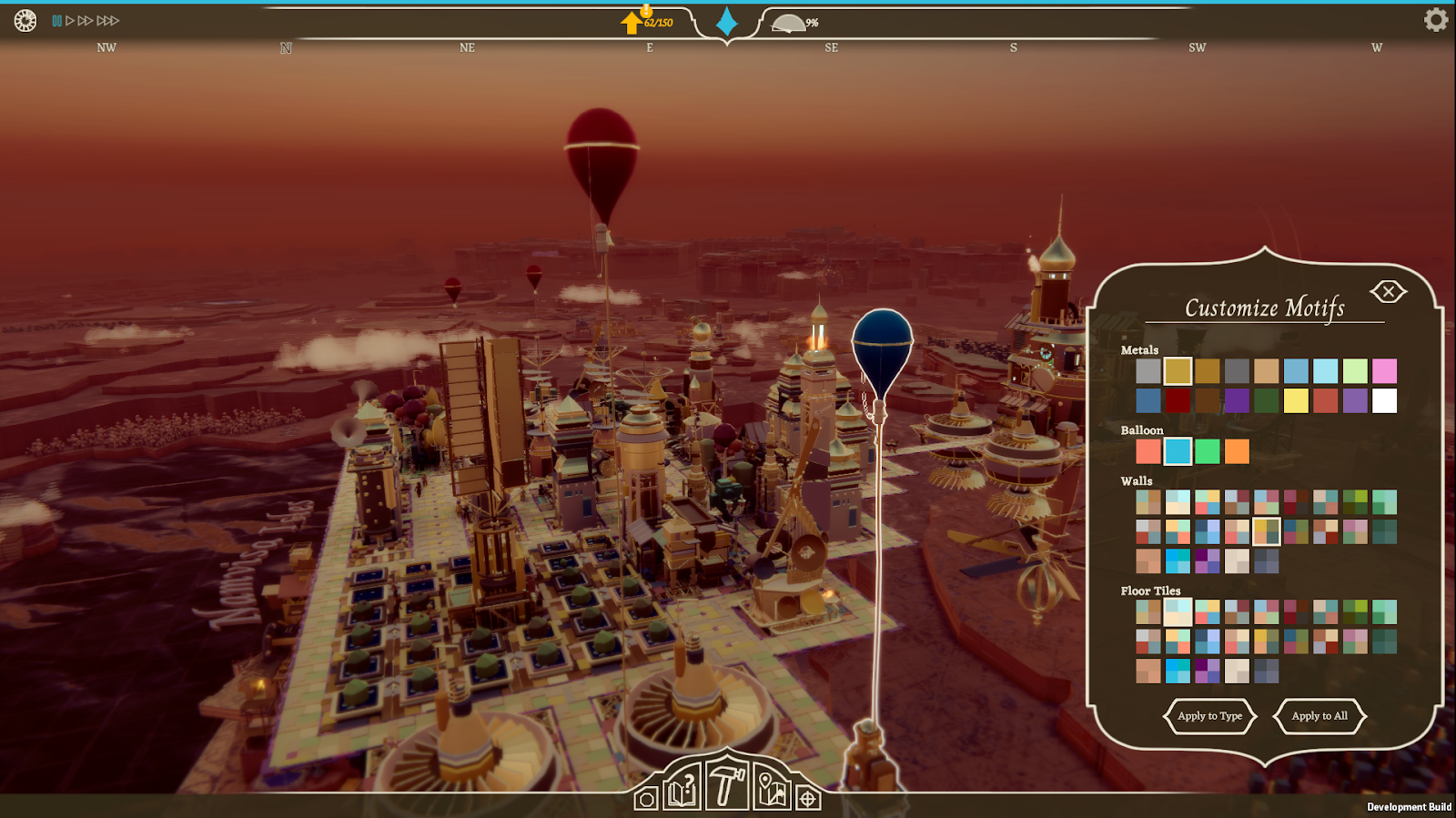Image resolution: width=1456 pixels, height=818 pixels.
Task: Open the hammer build menu
Action: pos(726,784)
